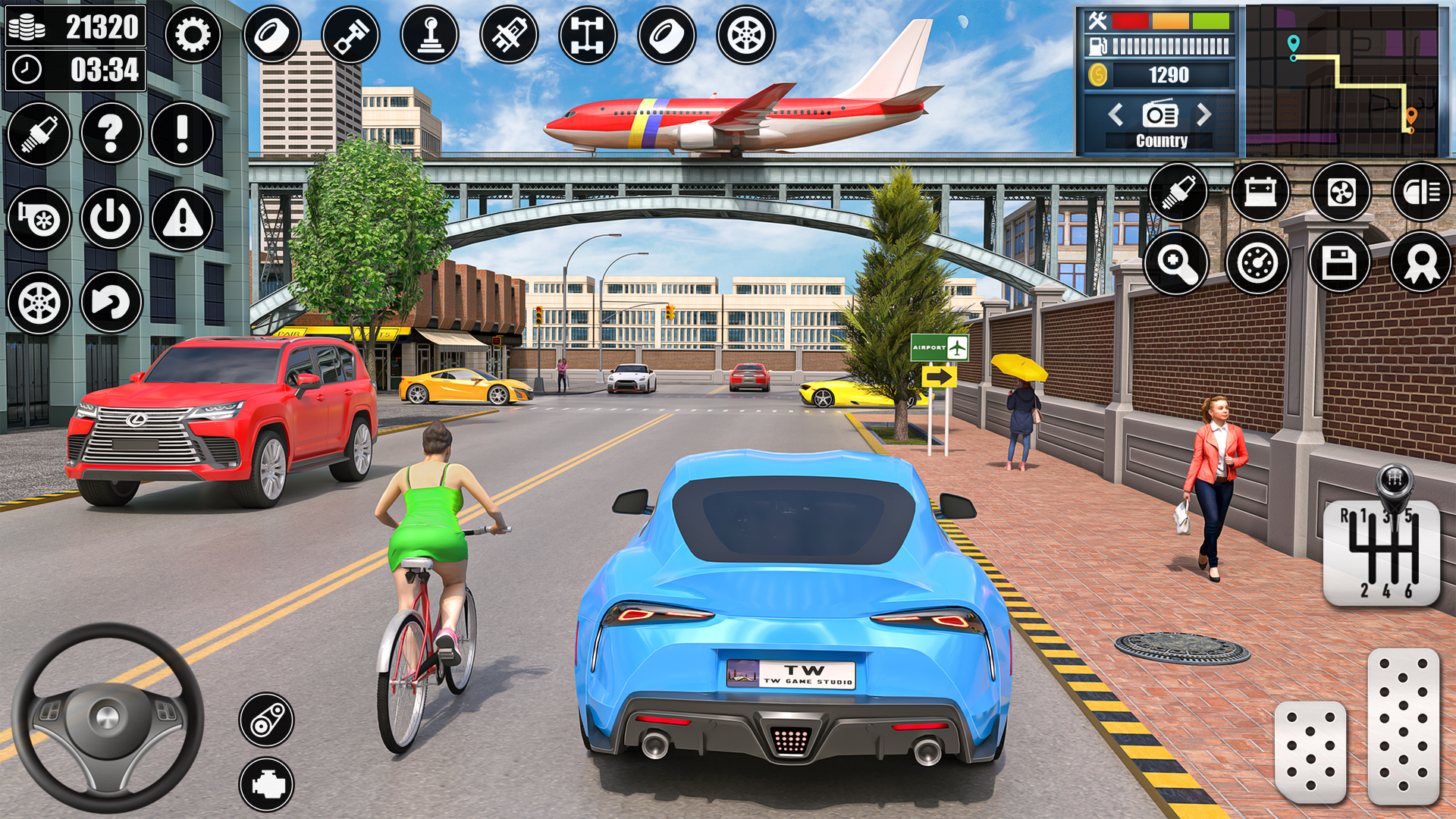Click the magnifier zoom icon
Screen dimensions: 1456x819
pos(1178,263)
